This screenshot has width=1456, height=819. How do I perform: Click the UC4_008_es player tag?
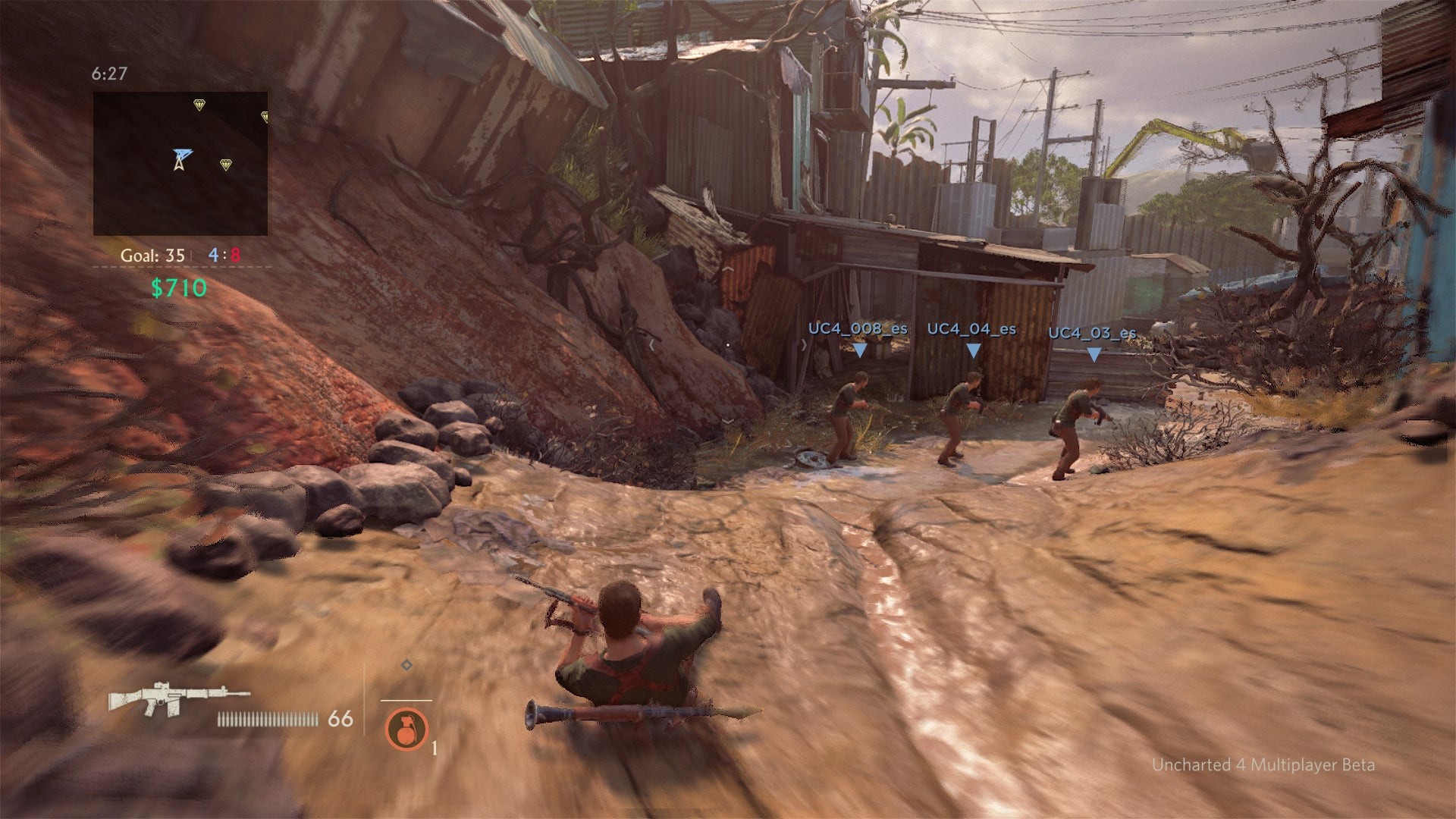point(858,329)
